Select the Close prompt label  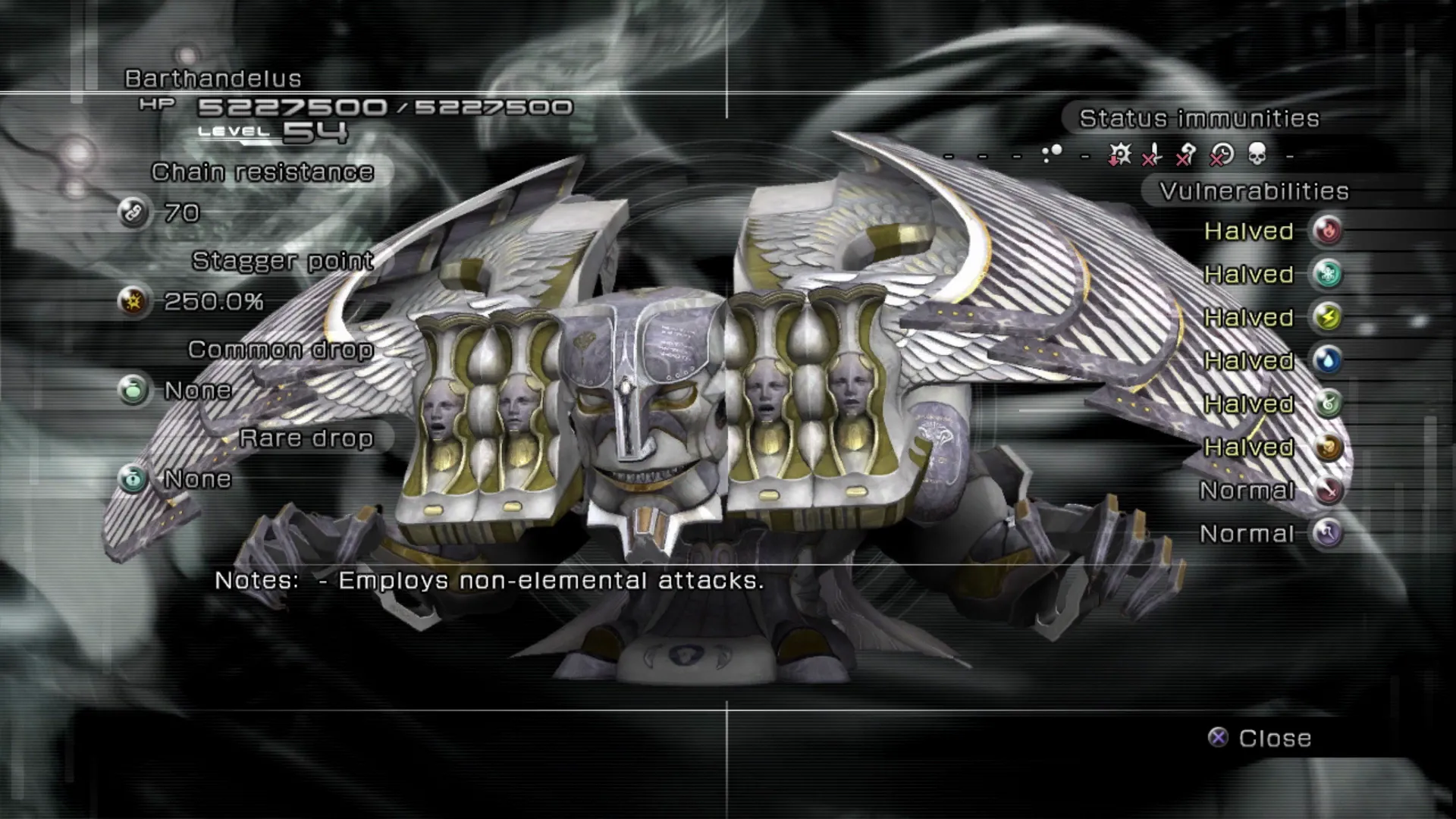click(x=1274, y=738)
